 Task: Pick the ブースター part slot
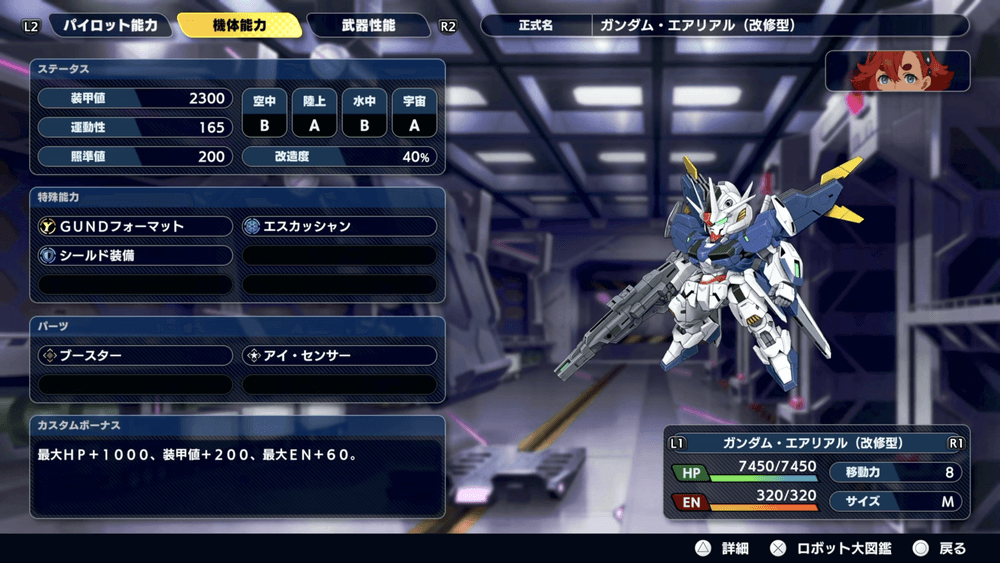click(134, 355)
